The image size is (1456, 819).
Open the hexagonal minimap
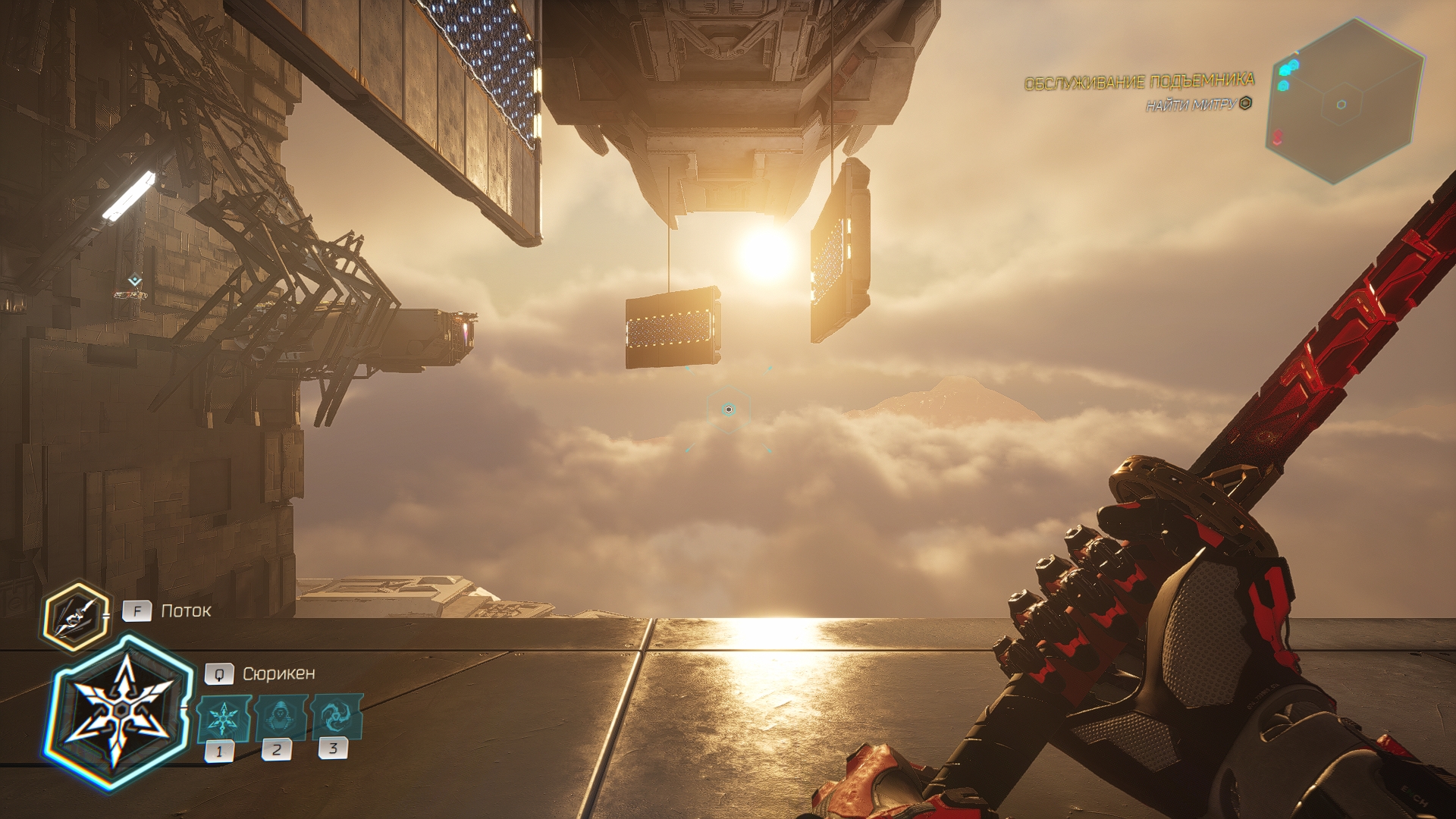1345,102
